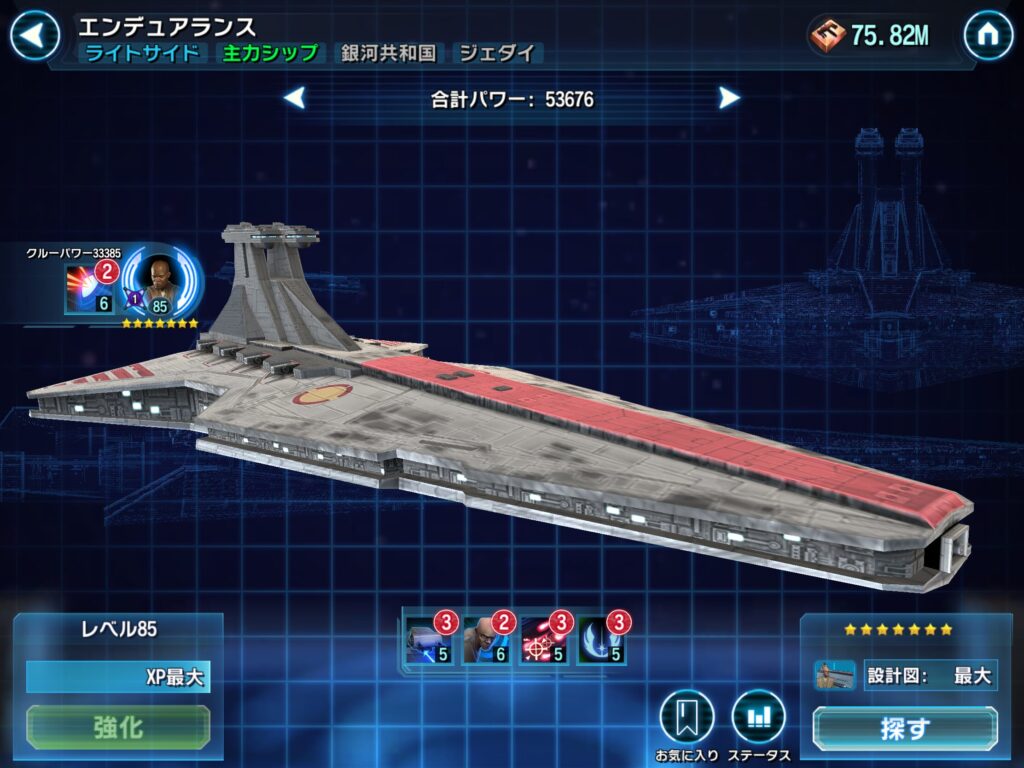1024x768 pixels.
Task: Show the previous ship with the left arrow
Action: click(x=294, y=98)
